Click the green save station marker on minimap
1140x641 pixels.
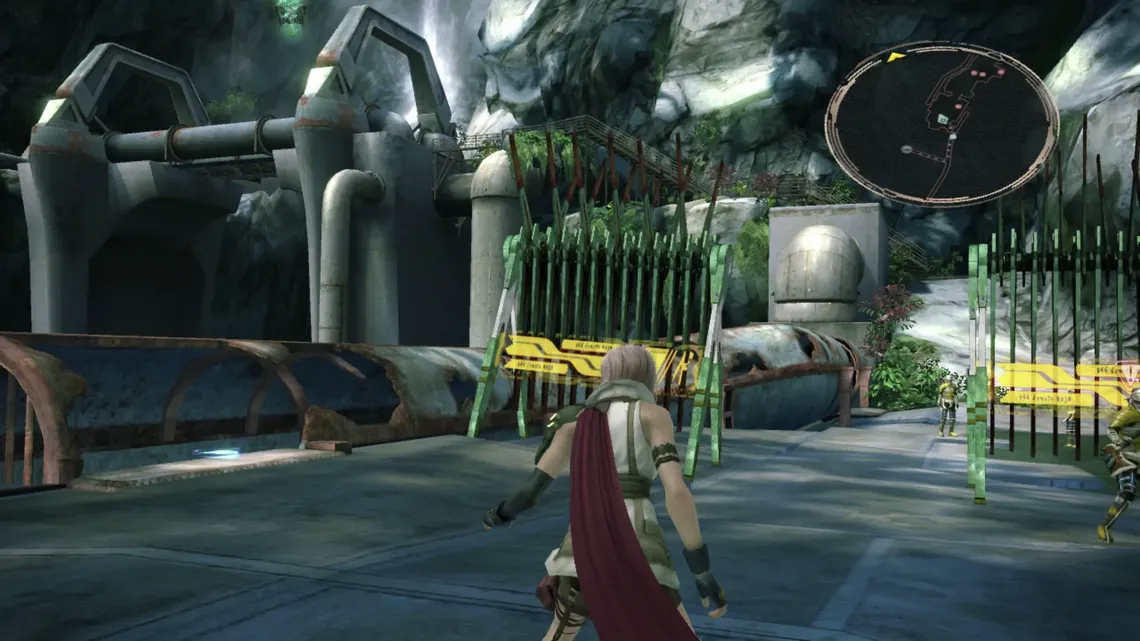point(942,119)
